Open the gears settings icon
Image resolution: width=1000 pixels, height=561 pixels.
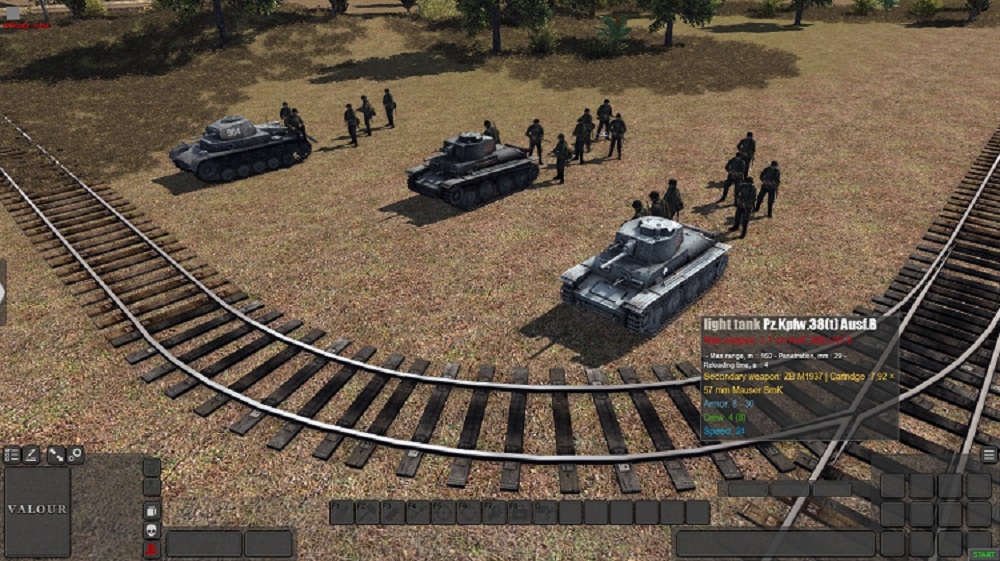pos(75,455)
